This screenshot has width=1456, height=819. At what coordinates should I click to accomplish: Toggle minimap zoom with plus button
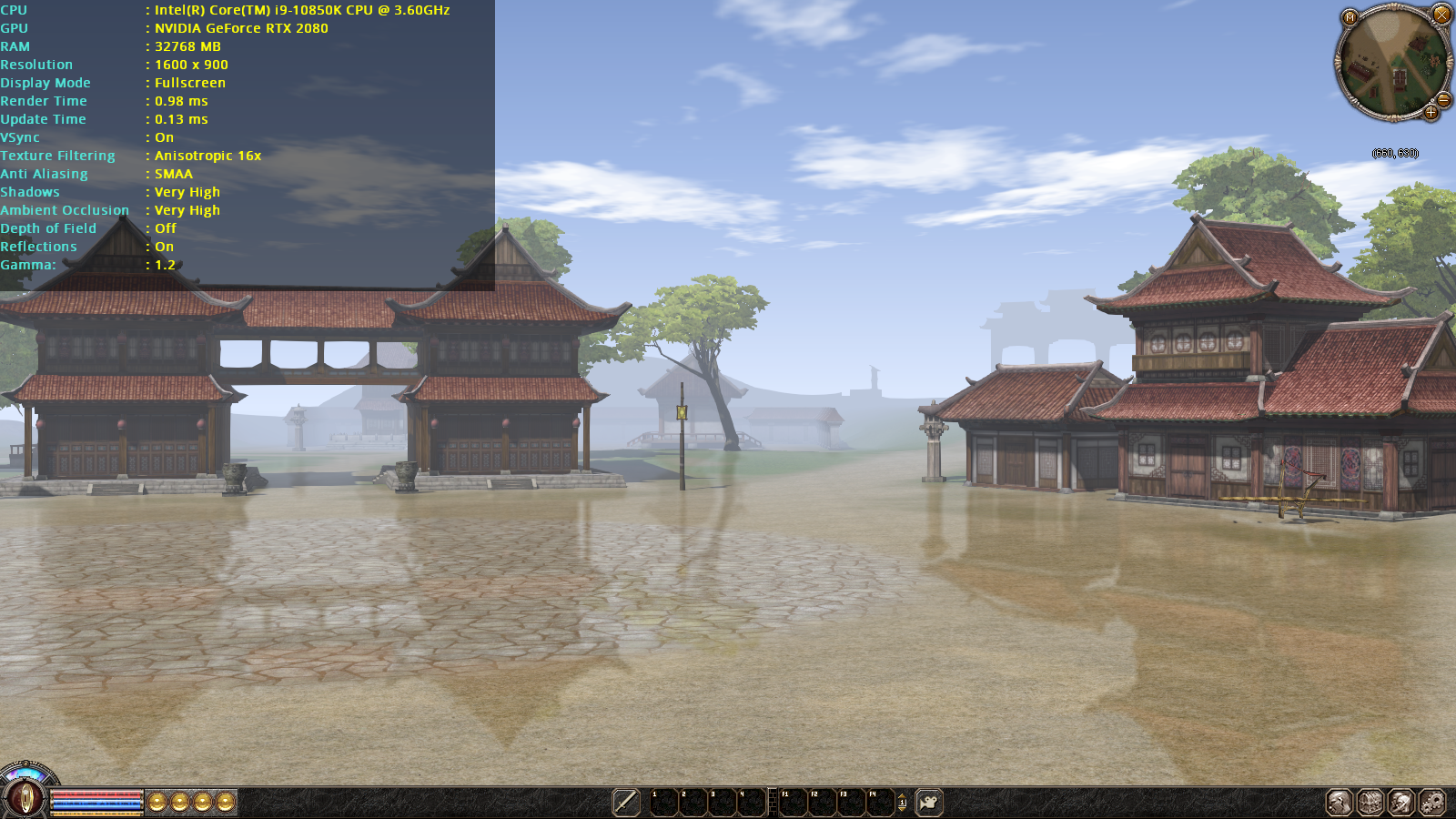tap(1431, 112)
